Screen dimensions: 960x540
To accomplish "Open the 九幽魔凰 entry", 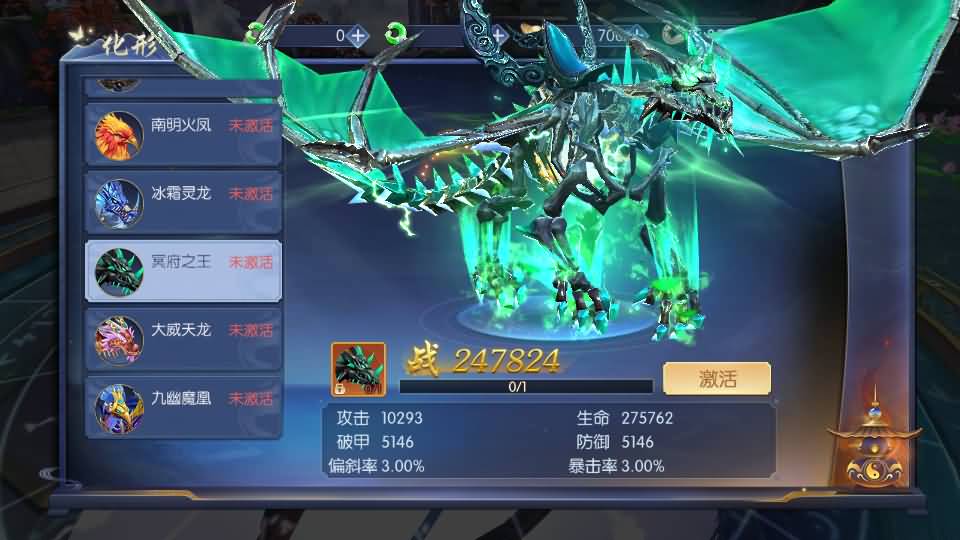I will [x=183, y=403].
